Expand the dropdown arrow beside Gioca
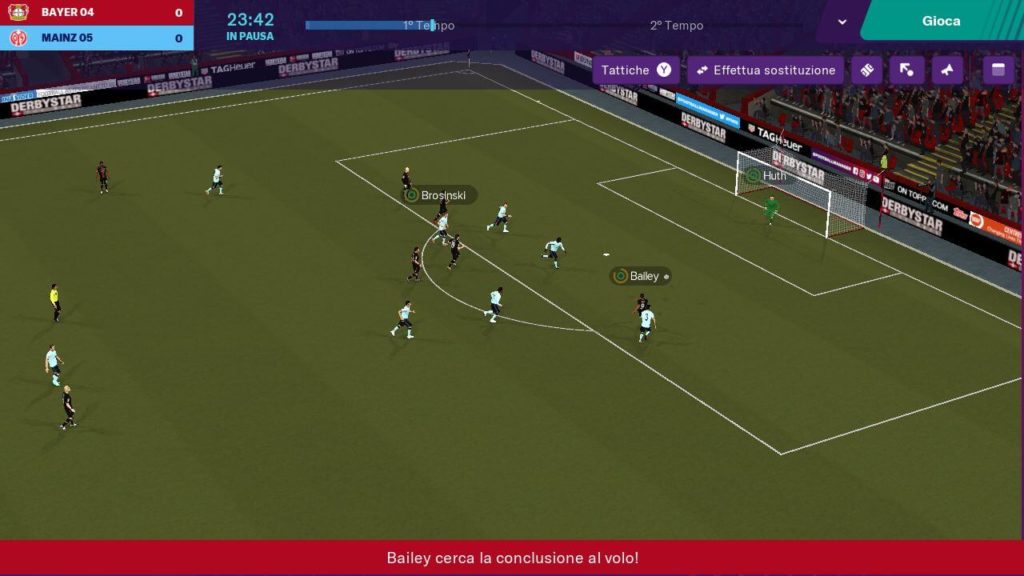Viewport: 1024px width, 576px height. pos(842,22)
